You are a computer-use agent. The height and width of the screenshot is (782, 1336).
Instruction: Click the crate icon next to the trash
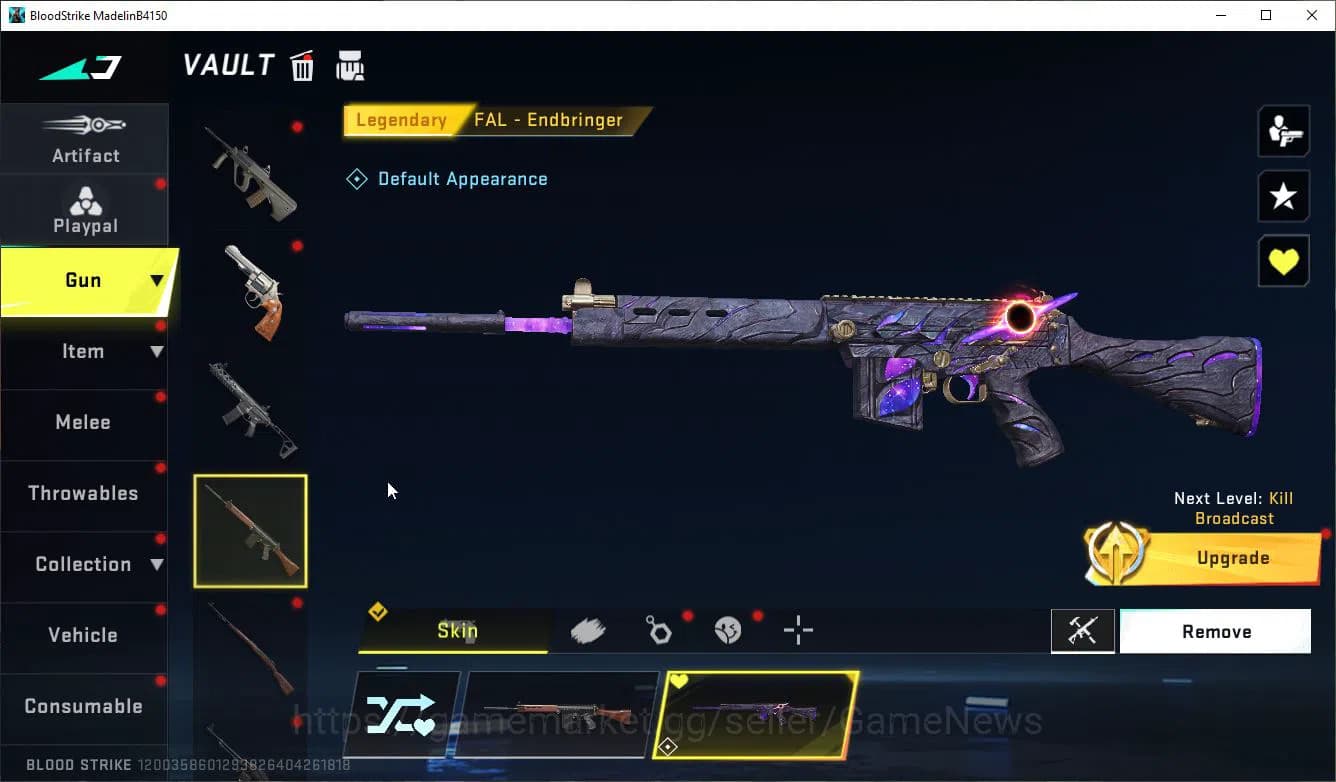coord(350,64)
